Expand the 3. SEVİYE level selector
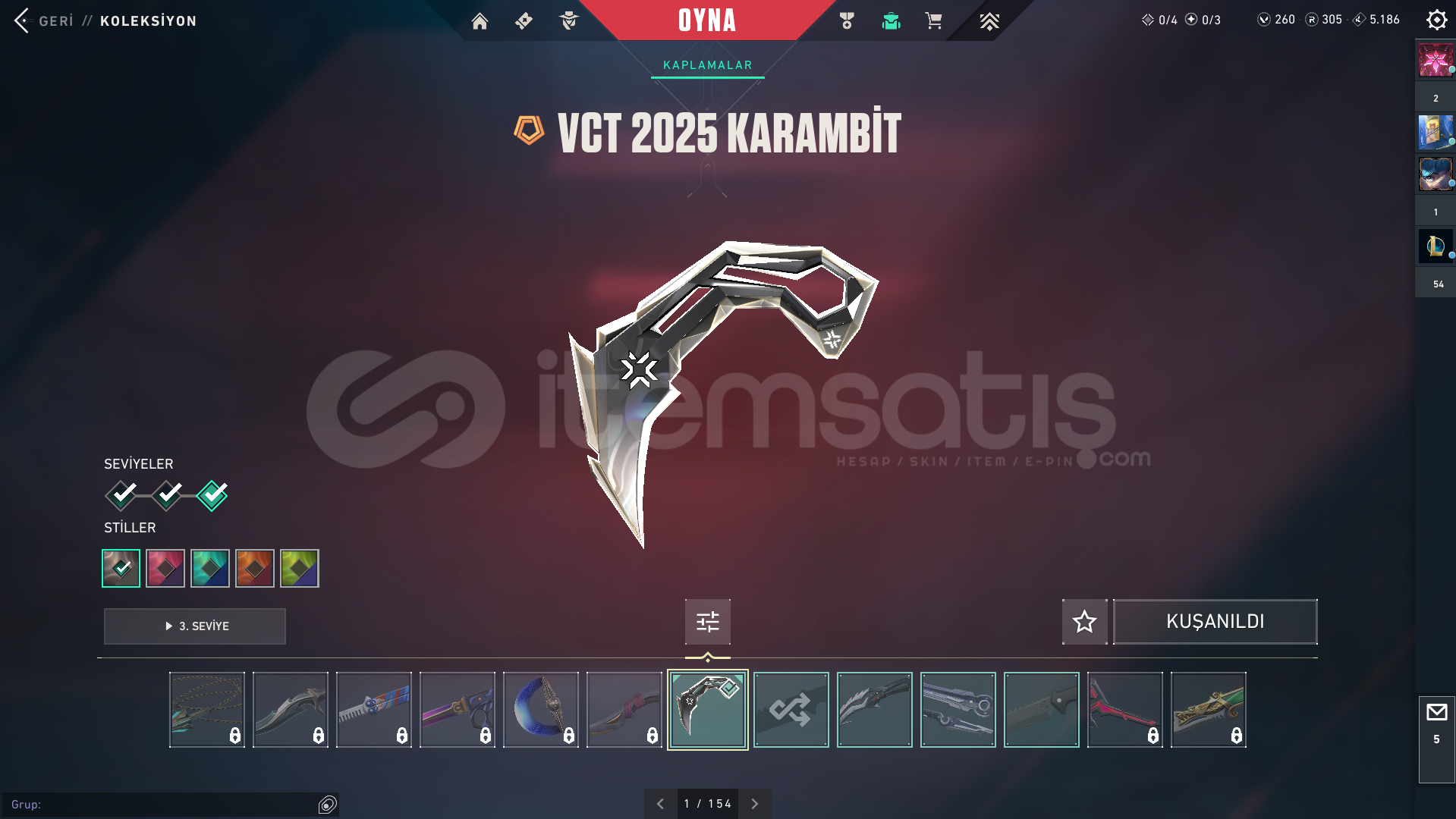 click(x=194, y=626)
